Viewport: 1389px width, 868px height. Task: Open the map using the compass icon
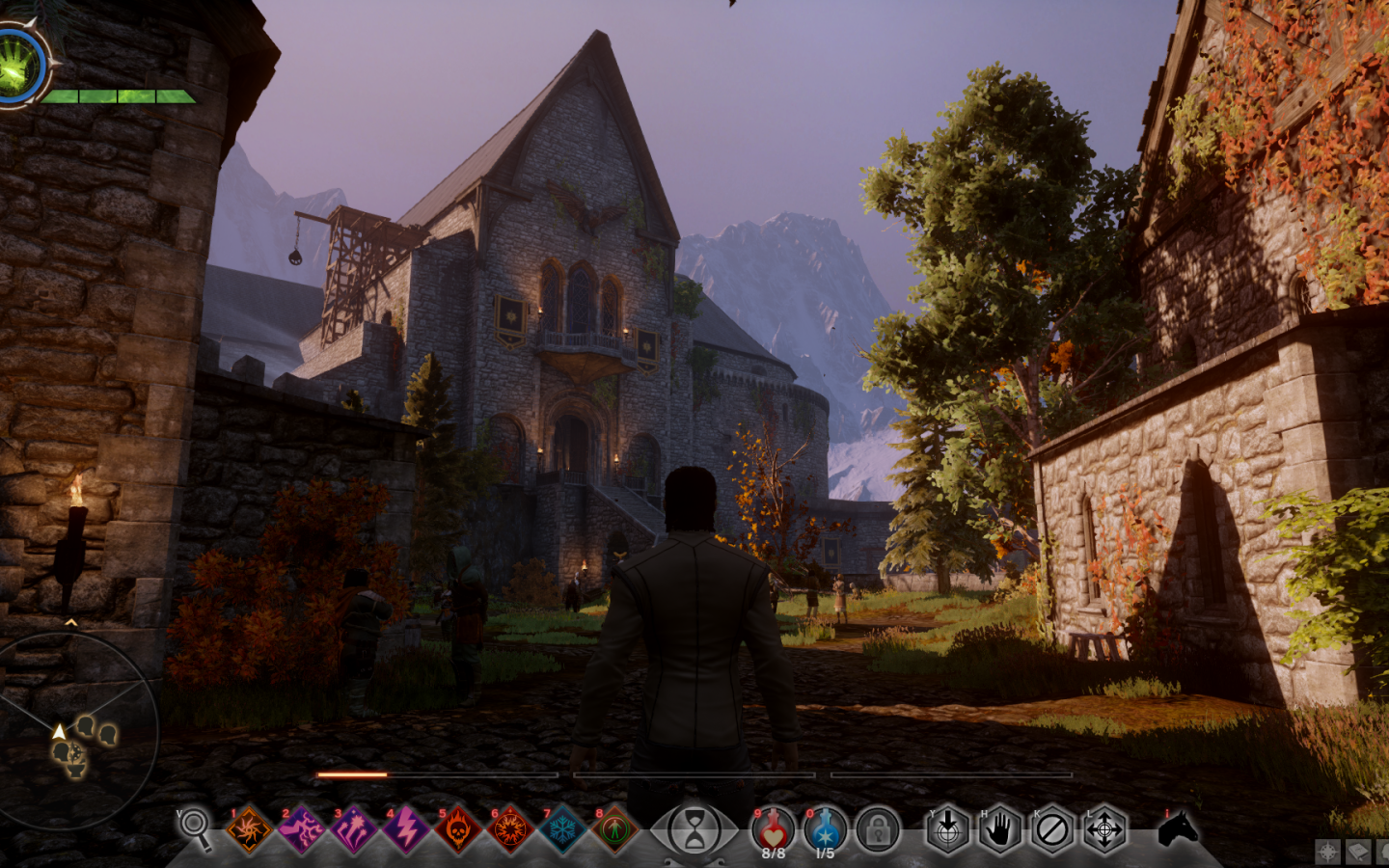(1327, 852)
